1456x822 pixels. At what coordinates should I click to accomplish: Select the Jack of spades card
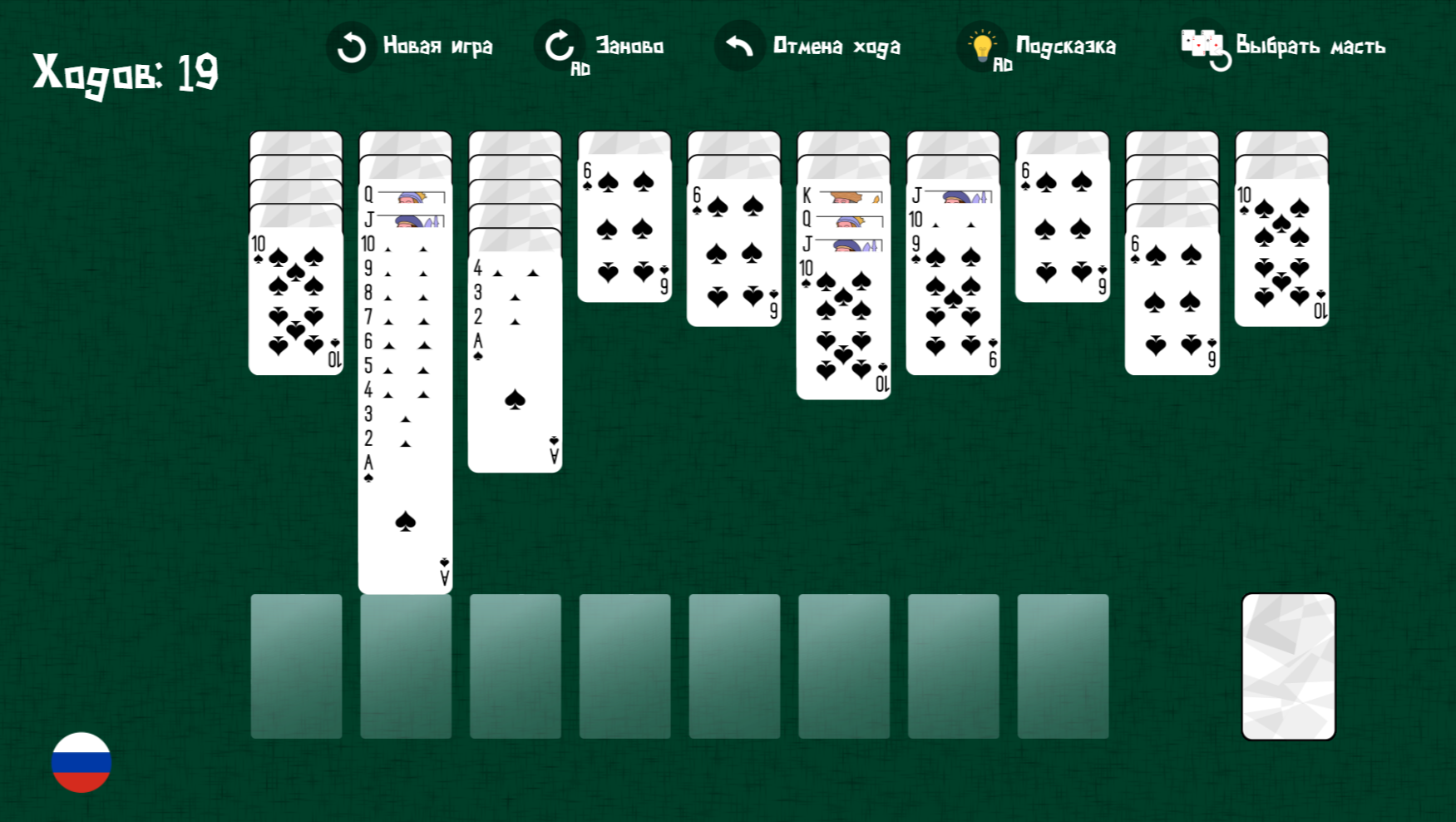(916, 198)
